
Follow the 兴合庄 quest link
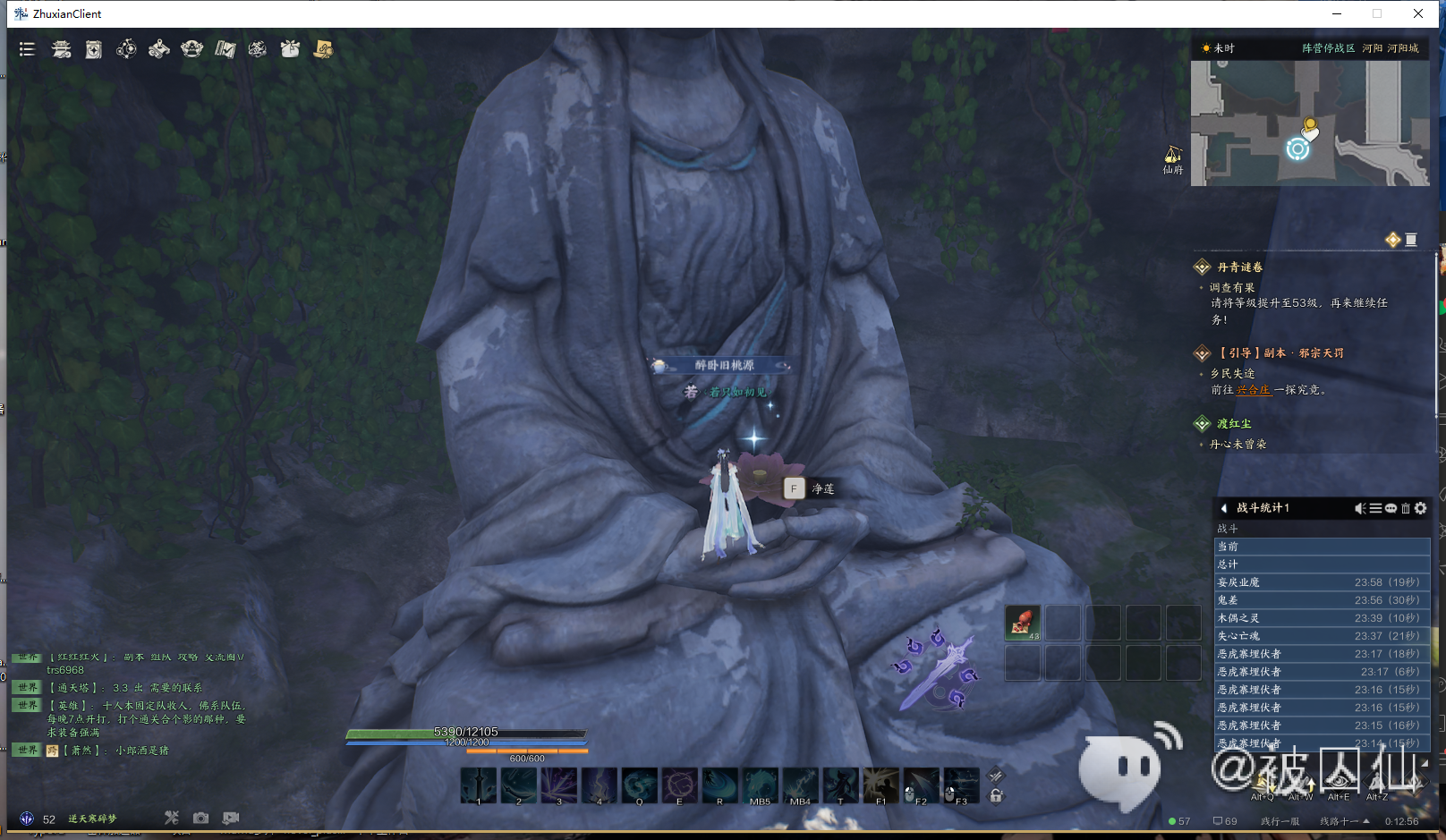(1253, 390)
